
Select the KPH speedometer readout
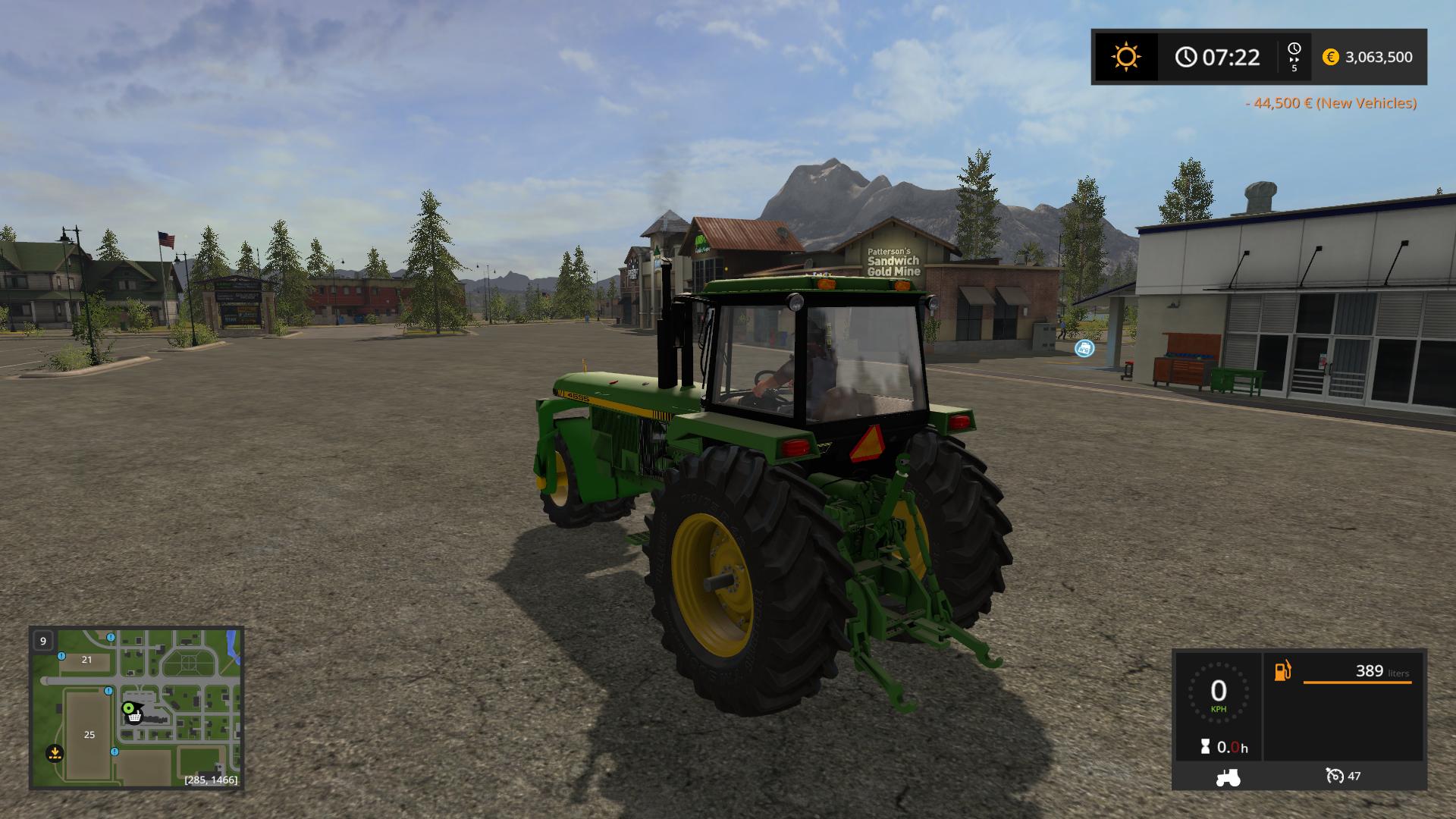(1219, 698)
